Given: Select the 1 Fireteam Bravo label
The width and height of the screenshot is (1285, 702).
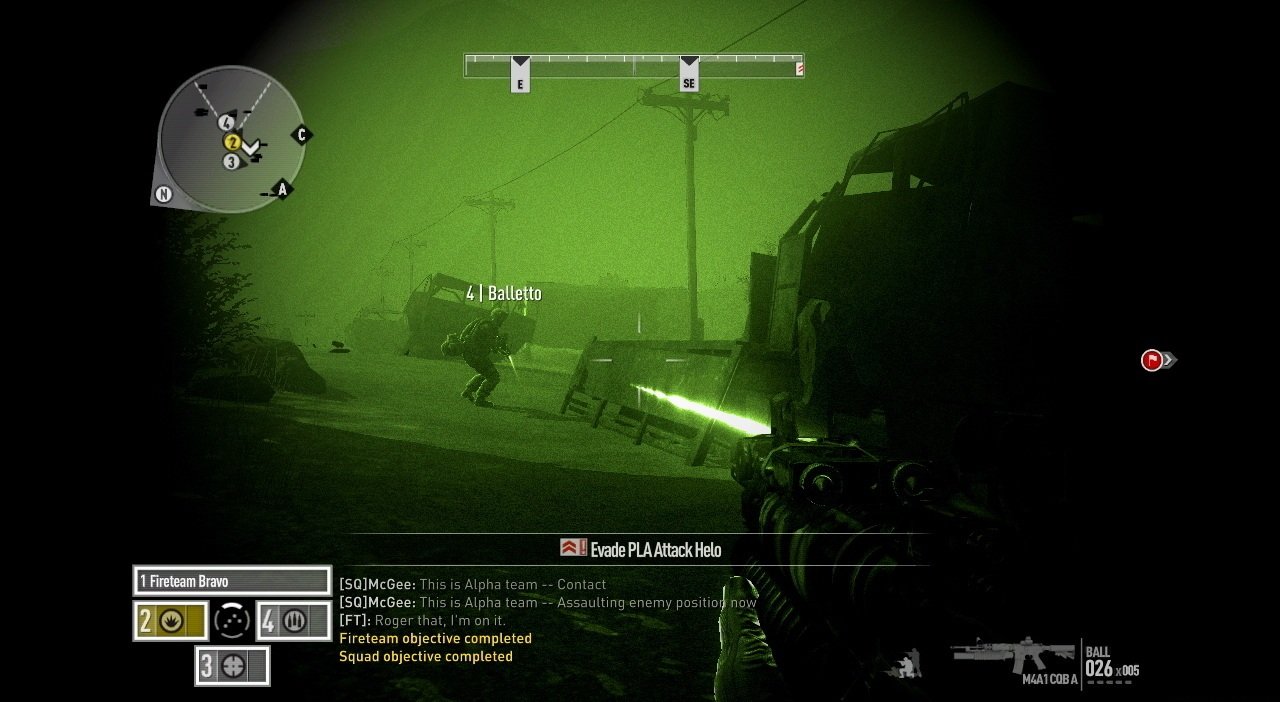Looking at the screenshot, I should (231, 581).
